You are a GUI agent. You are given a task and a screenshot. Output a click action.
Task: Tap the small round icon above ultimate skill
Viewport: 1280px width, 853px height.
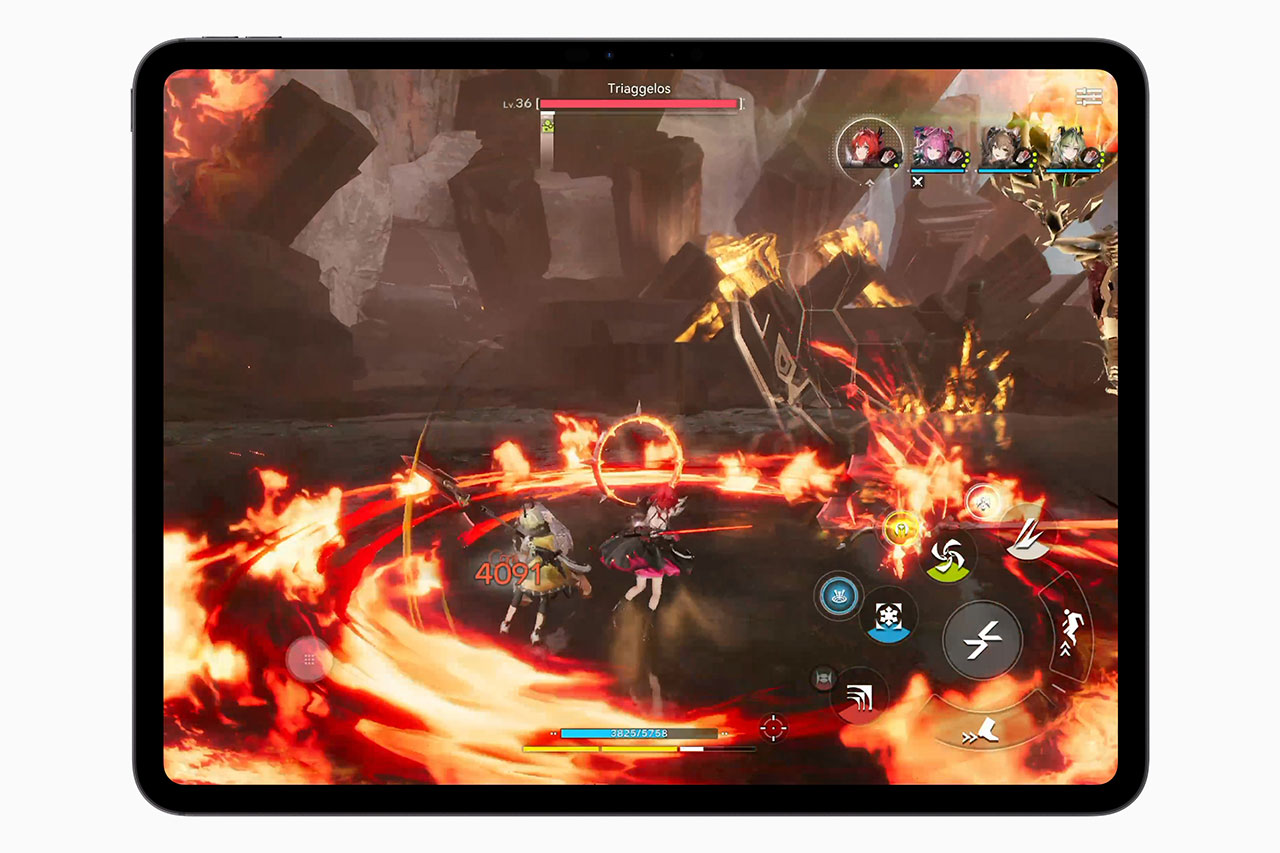coord(981,503)
